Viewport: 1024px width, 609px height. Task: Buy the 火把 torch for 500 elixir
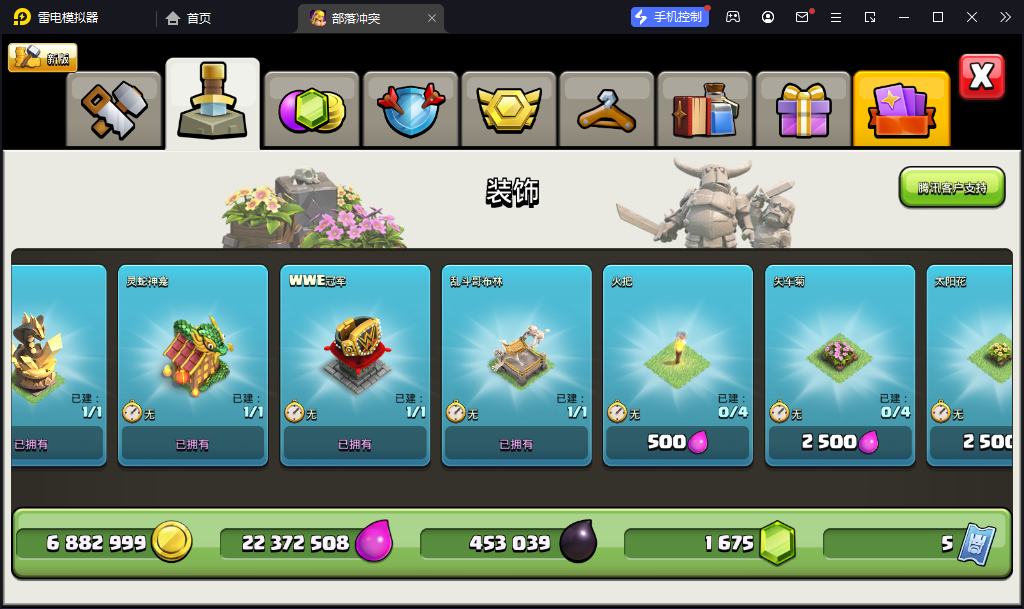[x=679, y=442]
